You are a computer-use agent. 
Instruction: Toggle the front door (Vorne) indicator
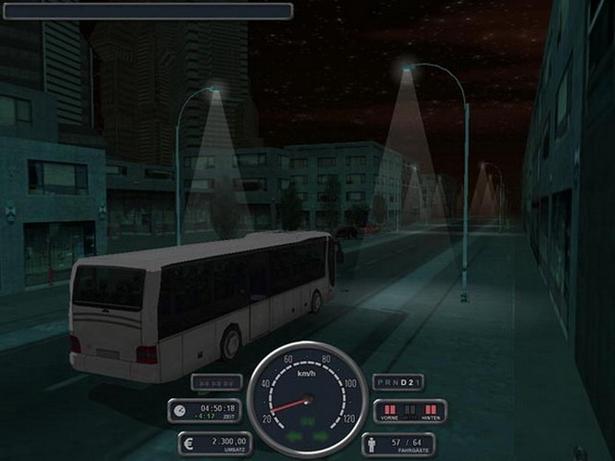tap(388, 410)
